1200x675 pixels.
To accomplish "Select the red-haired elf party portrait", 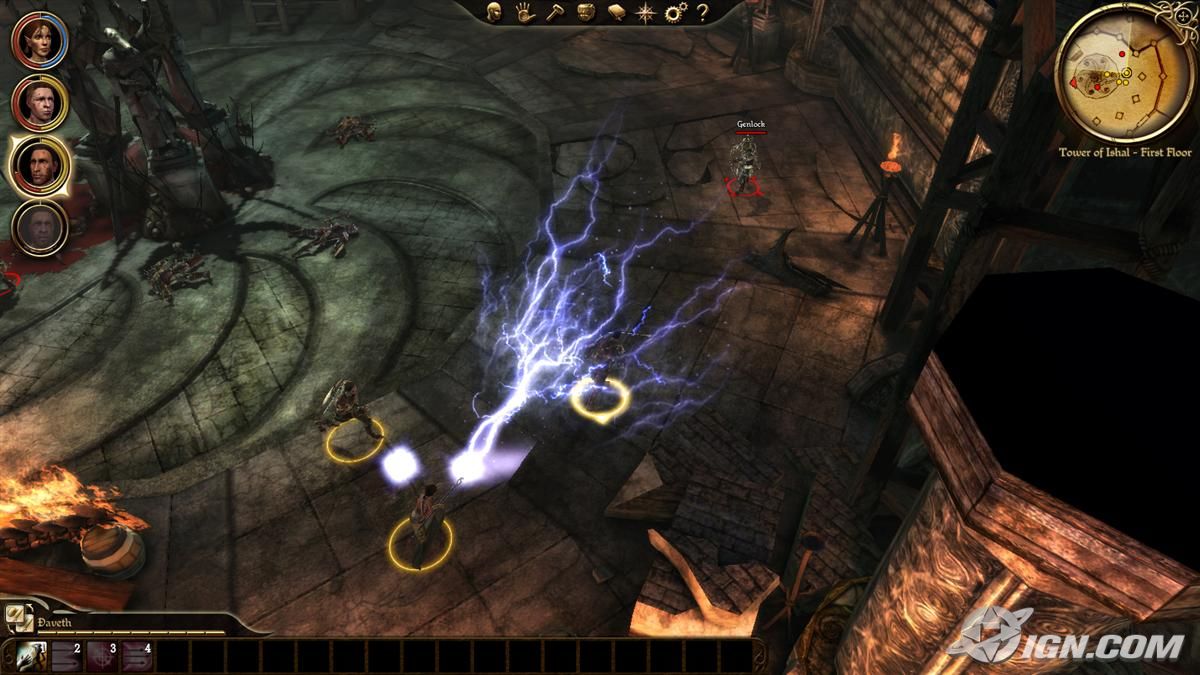I will coord(39,40).
